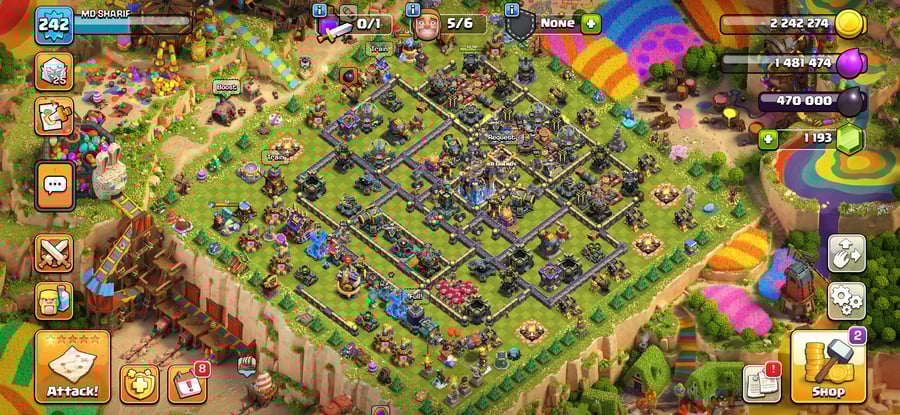Select the builder face showing 5/6
This screenshot has height=415, width=900.
(x=423, y=24)
